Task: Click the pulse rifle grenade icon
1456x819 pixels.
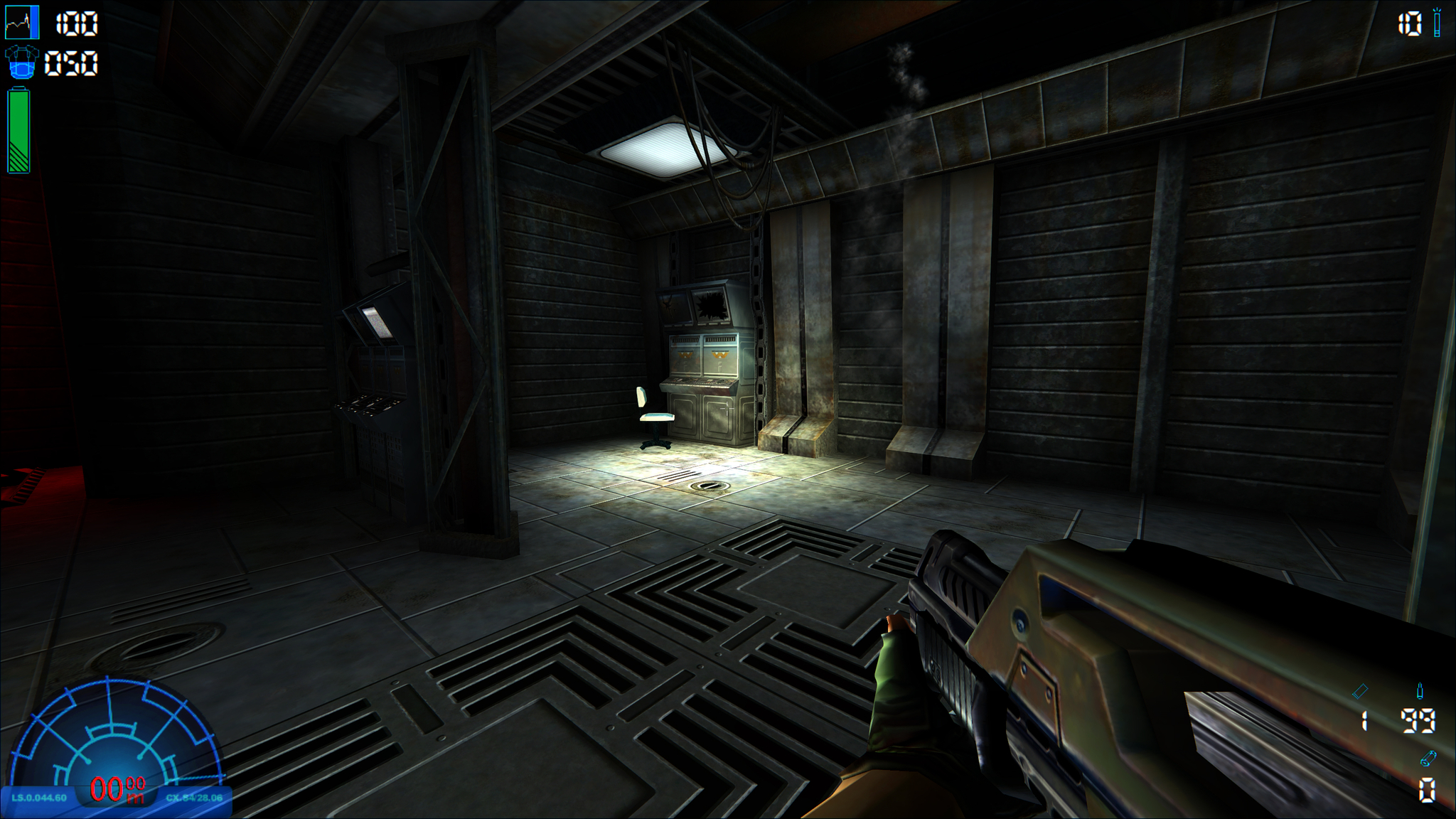Action: pyautogui.click(x=1428, y=759)
